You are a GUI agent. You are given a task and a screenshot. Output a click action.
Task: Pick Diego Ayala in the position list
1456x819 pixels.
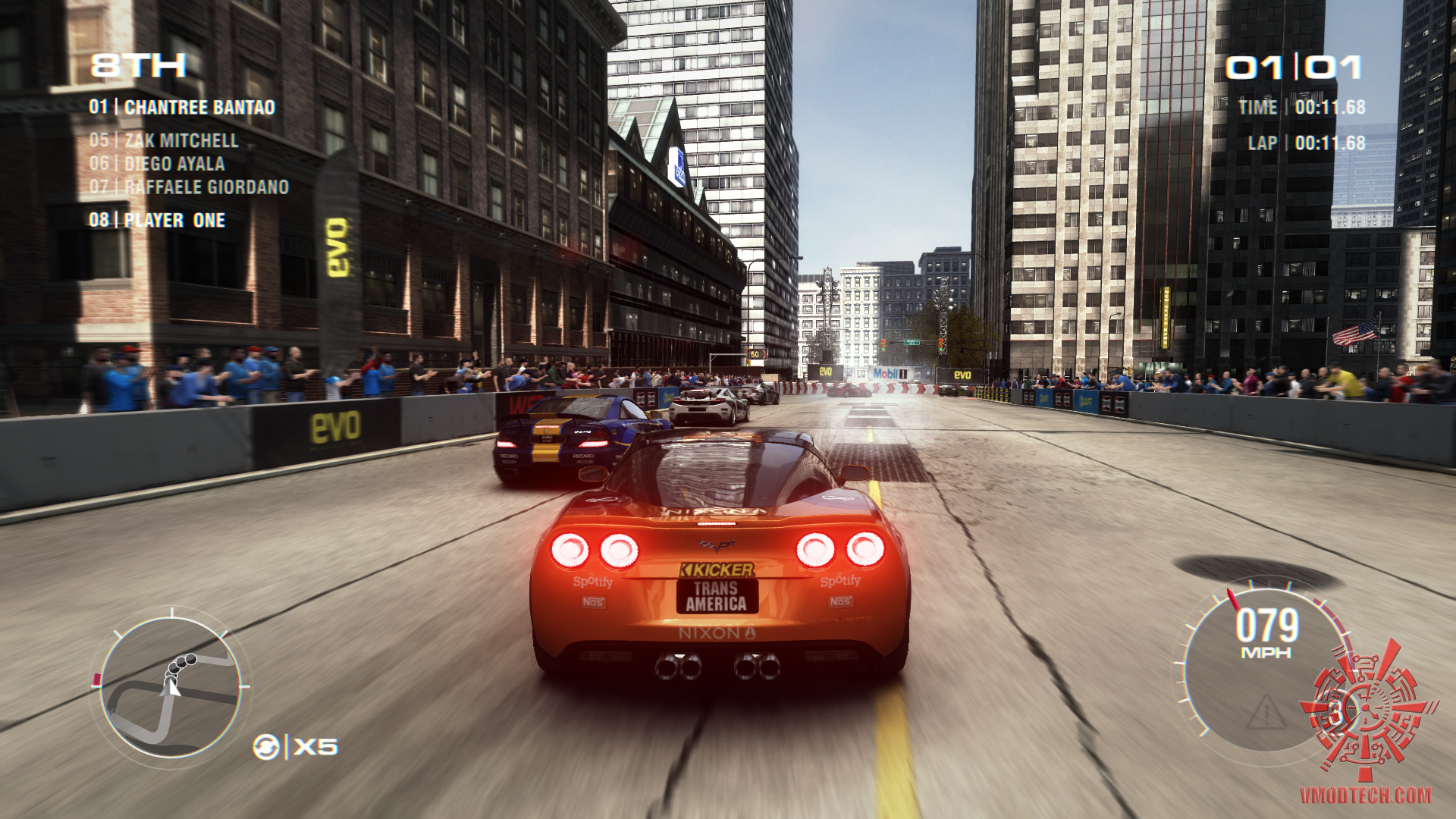(x=157, y=164)
